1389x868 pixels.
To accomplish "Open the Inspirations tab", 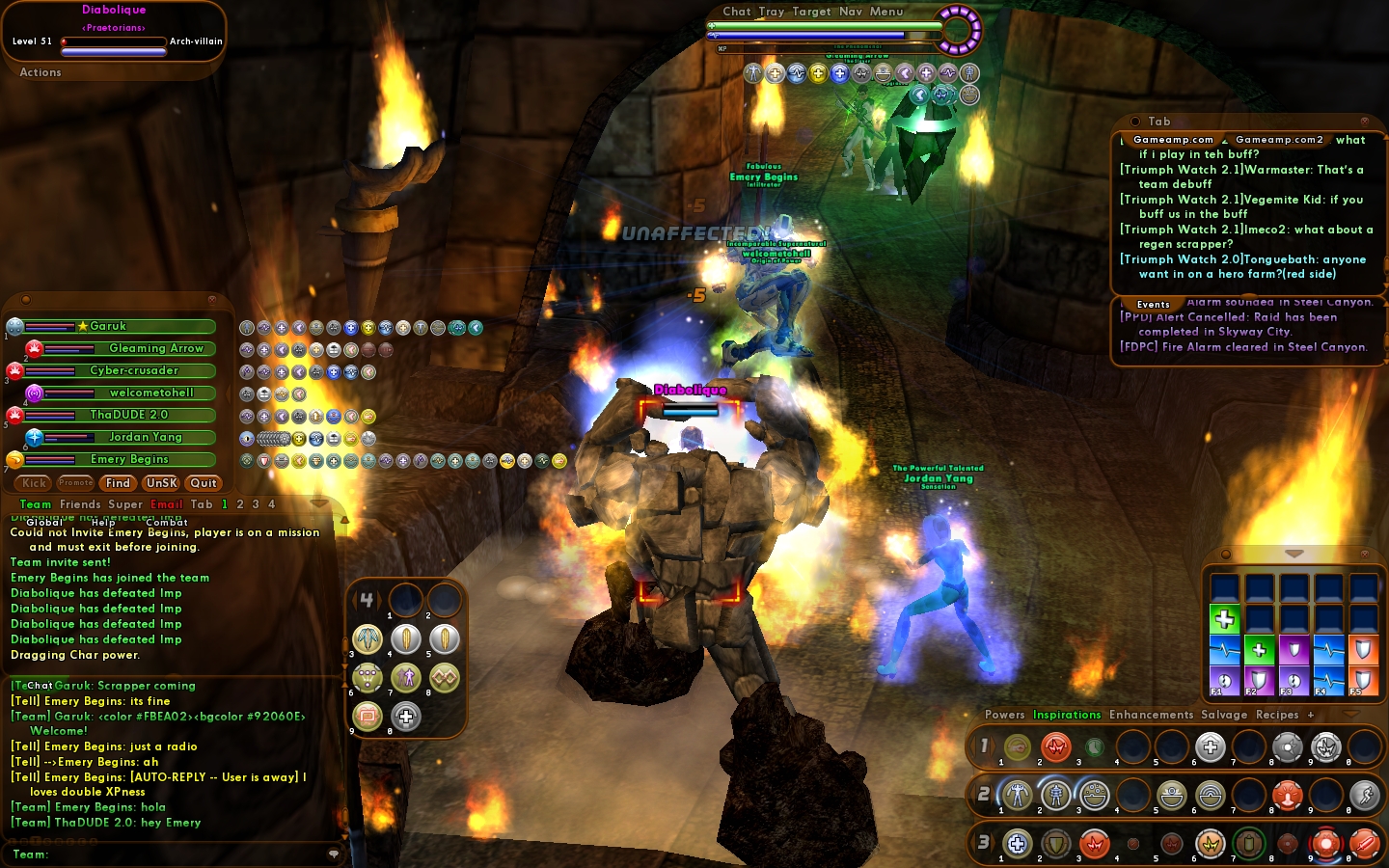I will pos(1067,715).
